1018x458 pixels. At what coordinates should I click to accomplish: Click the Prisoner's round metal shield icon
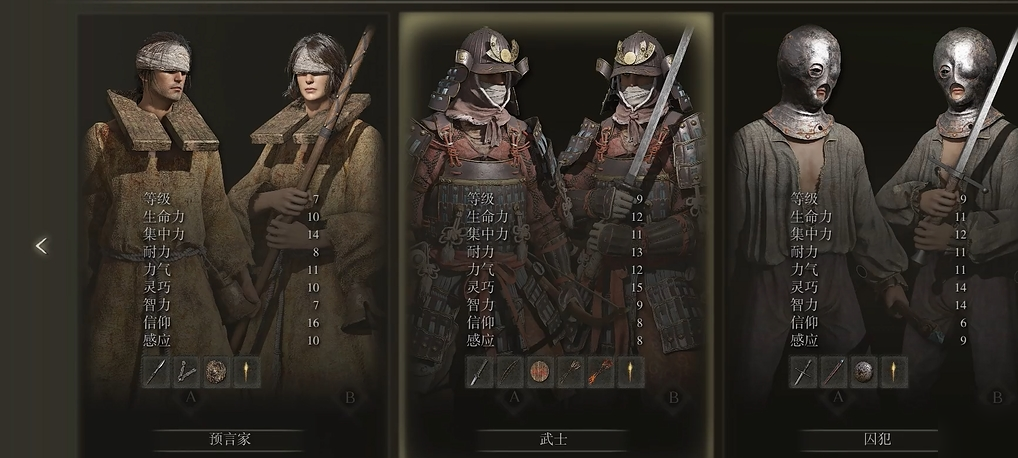pyautogui.click(x=864, y=372)
